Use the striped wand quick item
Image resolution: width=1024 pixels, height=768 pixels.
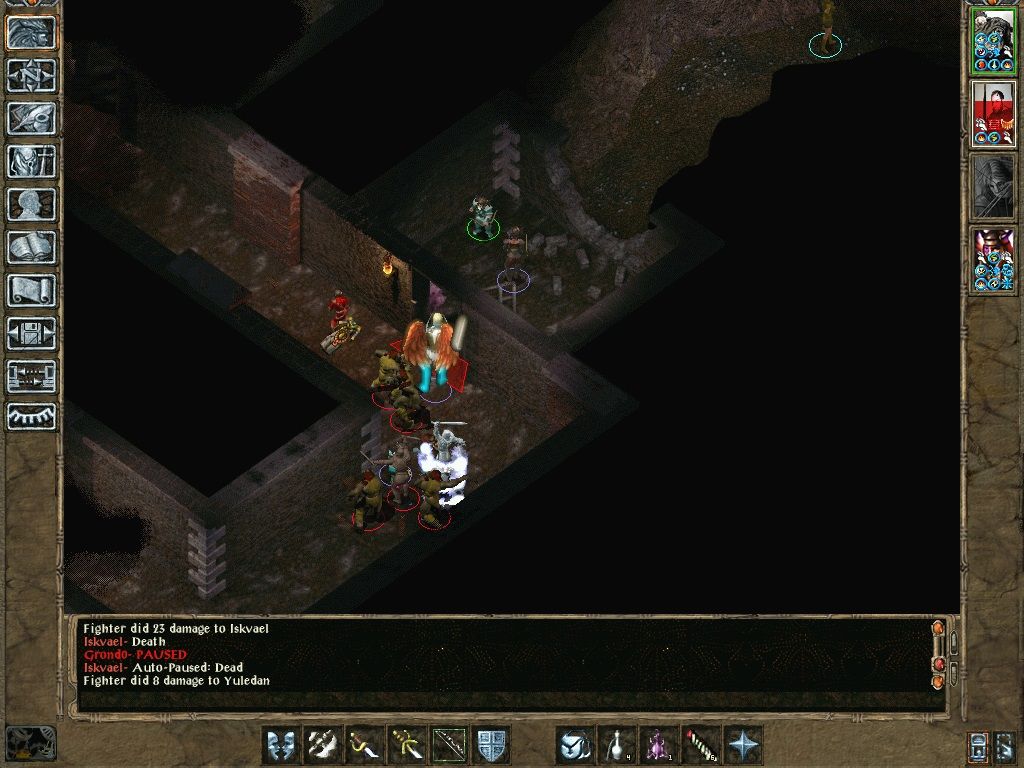click(x=701, y=745)
